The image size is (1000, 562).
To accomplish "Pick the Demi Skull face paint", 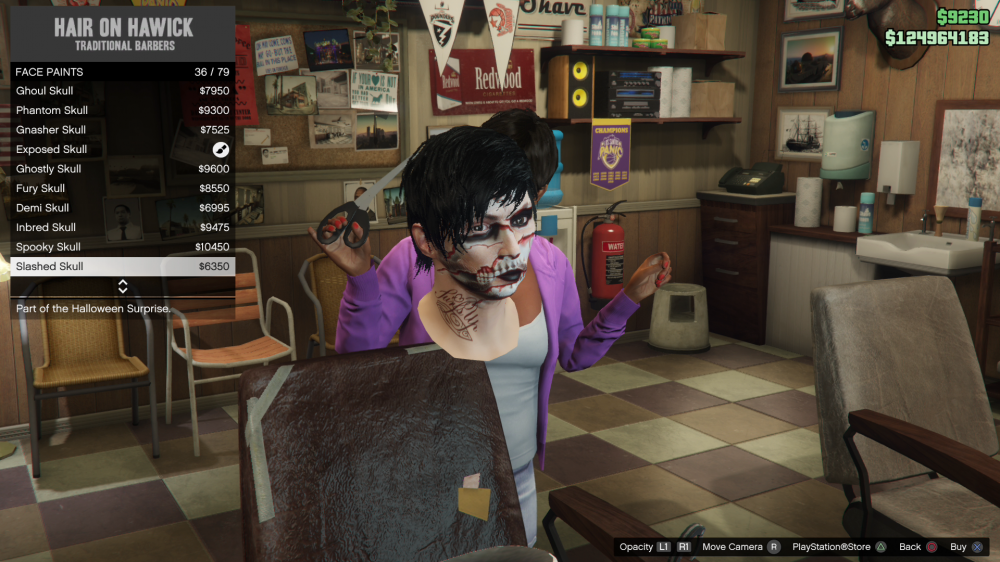I will 122,208.
